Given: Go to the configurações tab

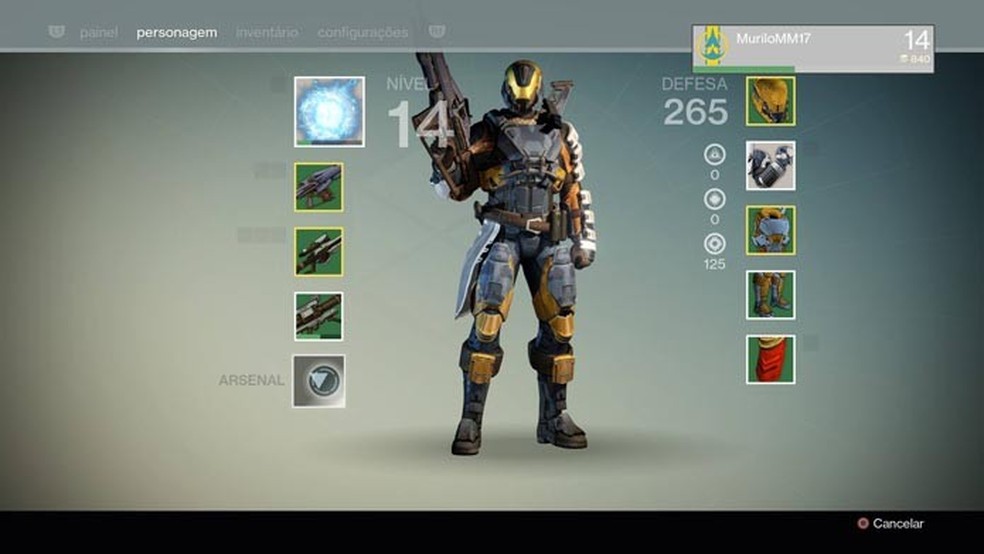Looking at the screenshot, I should click(363, 32).
